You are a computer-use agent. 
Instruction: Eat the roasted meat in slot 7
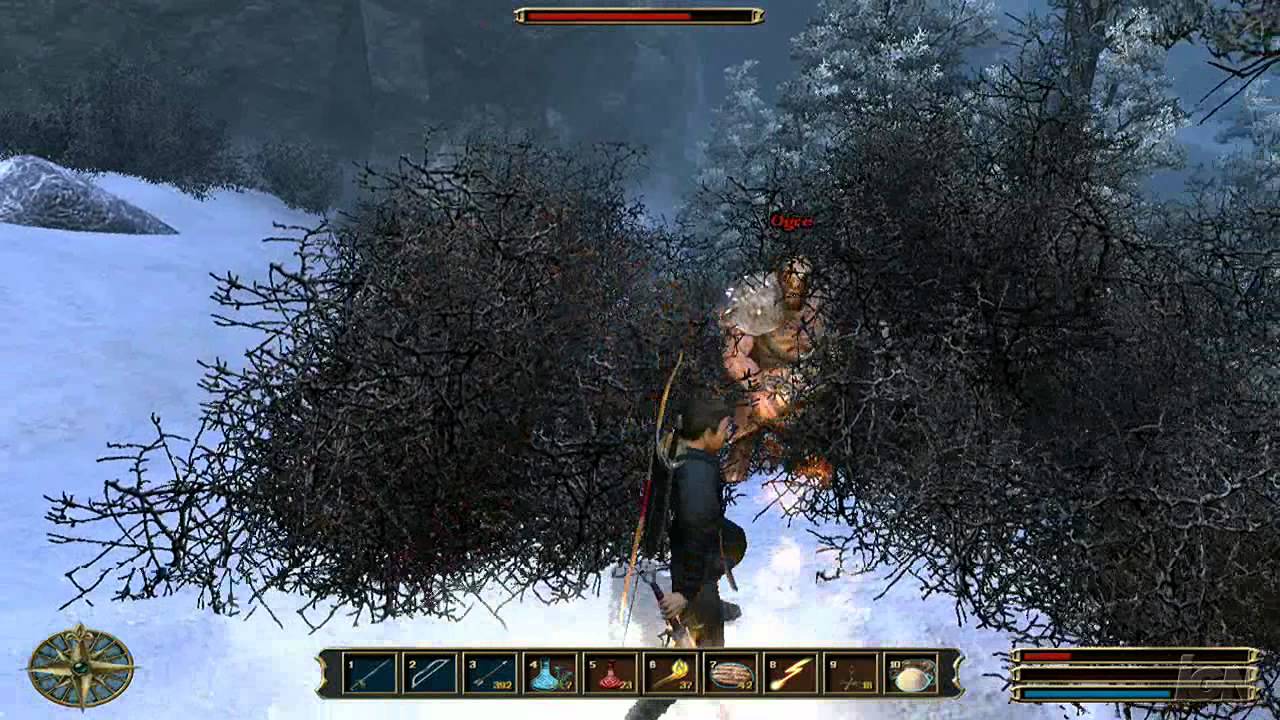pos(730,673)
